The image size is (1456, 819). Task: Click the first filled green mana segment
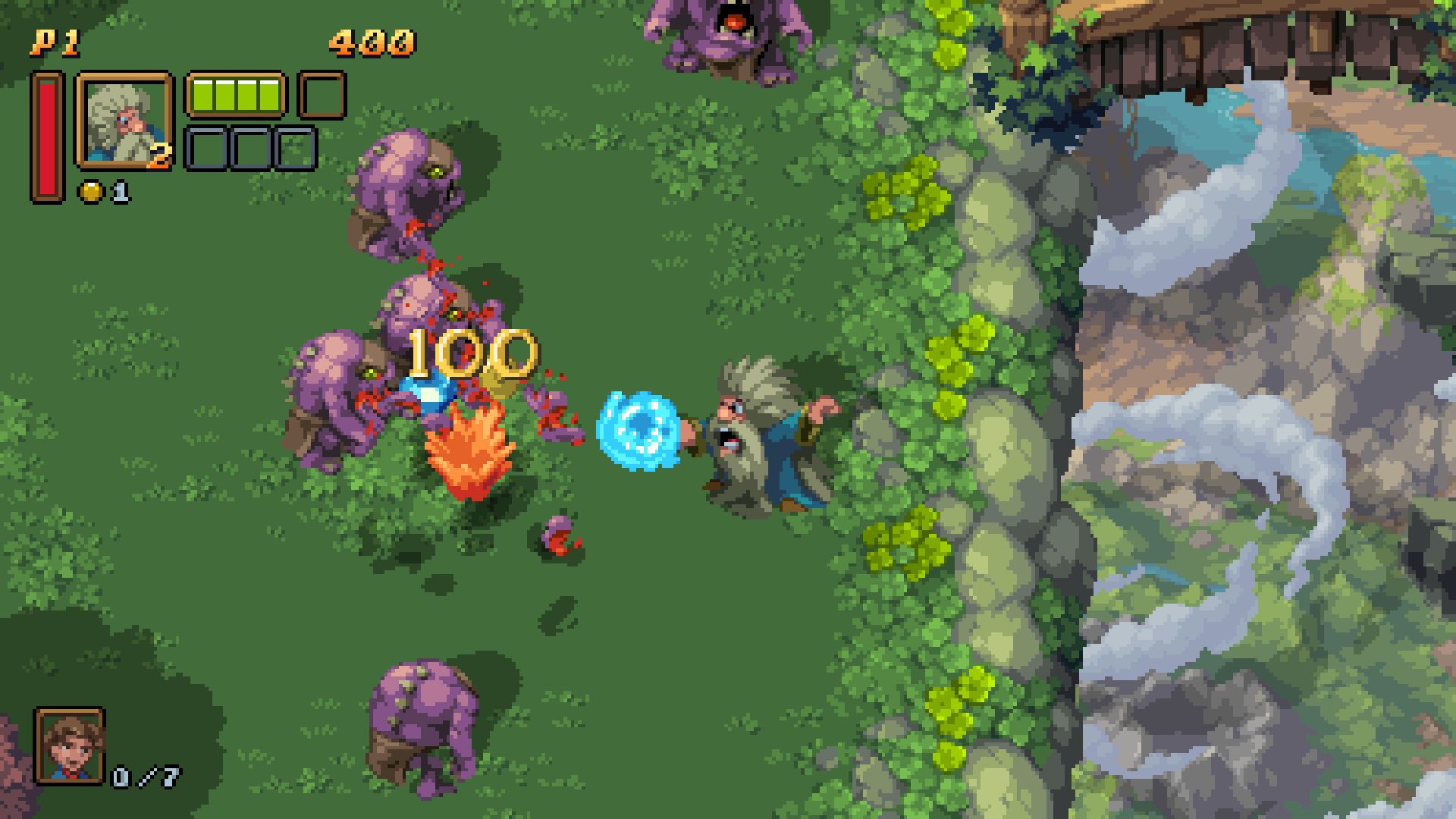coord(203,93)
